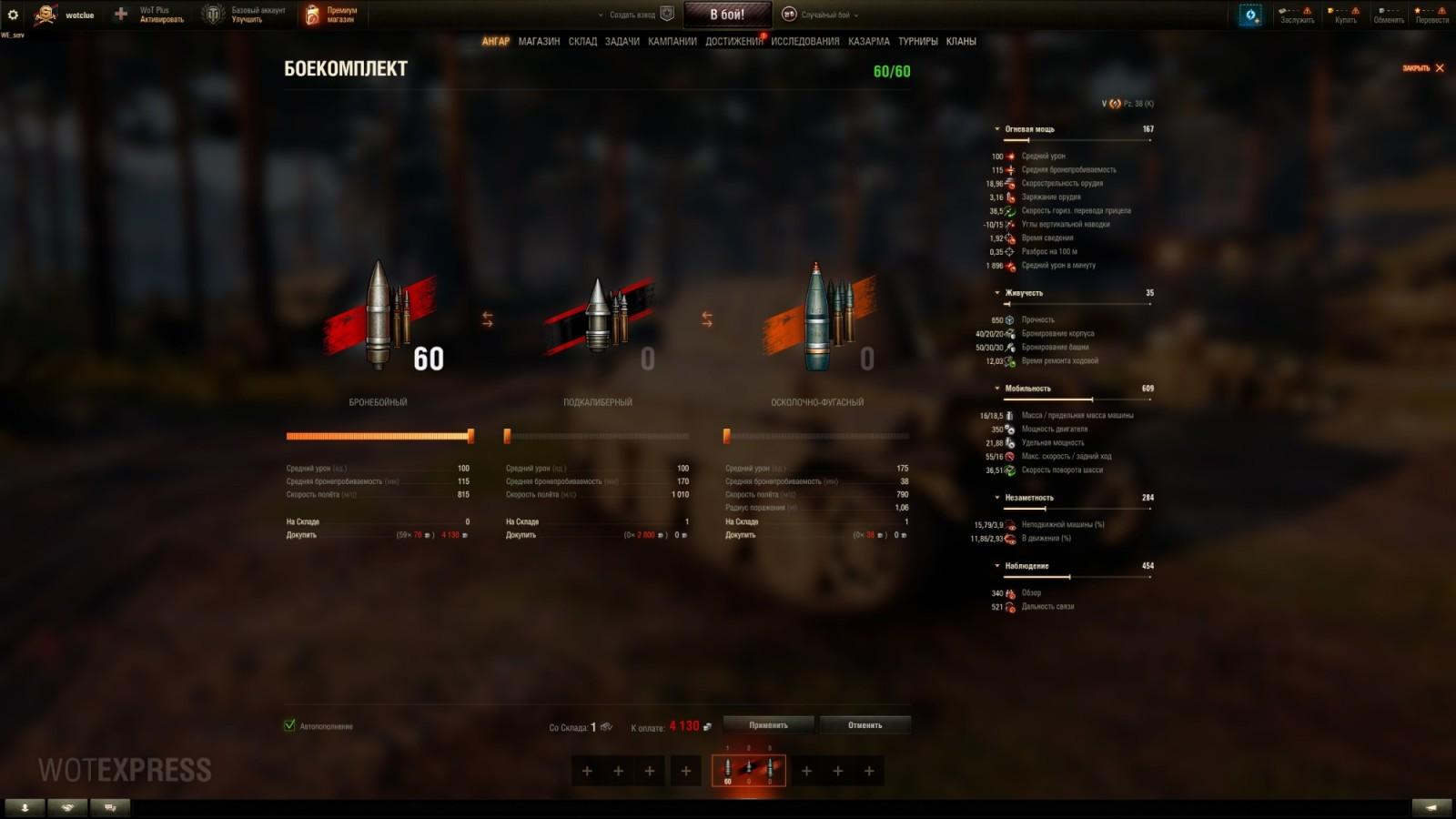The image size is (1456, 819).
Task: Switch to the МАГАЗИН tab
Action: (539, 41)
